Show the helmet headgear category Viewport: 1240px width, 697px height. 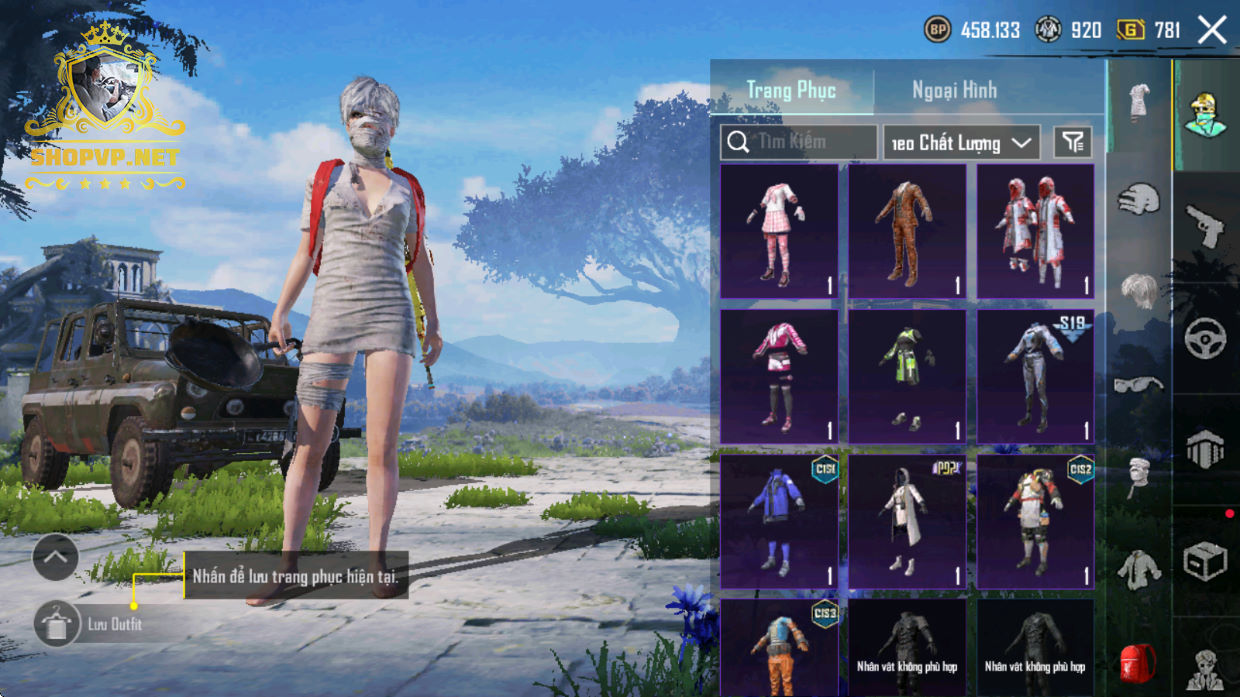[1138, 198]
